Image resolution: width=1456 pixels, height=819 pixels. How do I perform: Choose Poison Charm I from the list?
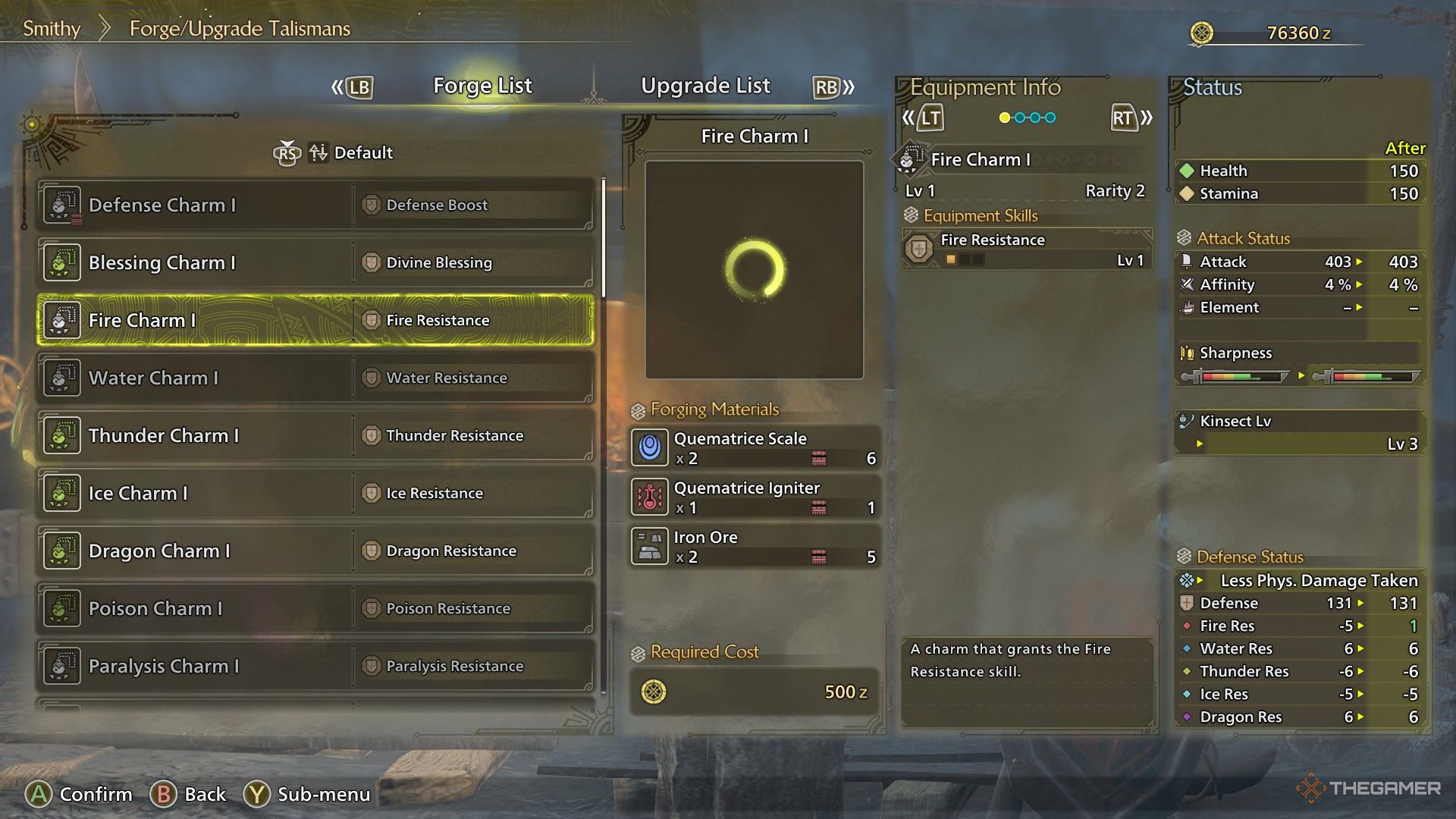315,608
